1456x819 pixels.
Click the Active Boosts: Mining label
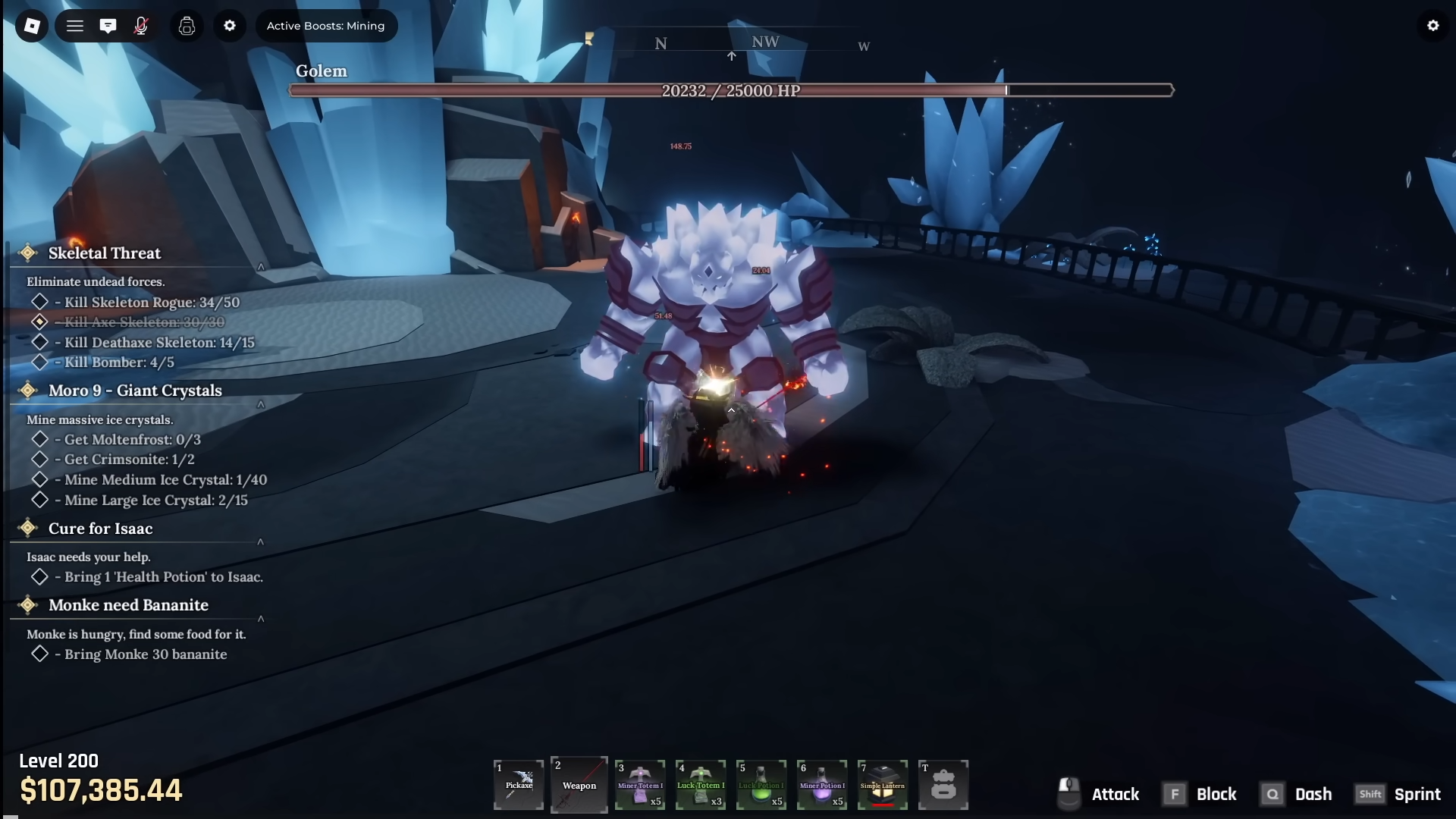325,26
